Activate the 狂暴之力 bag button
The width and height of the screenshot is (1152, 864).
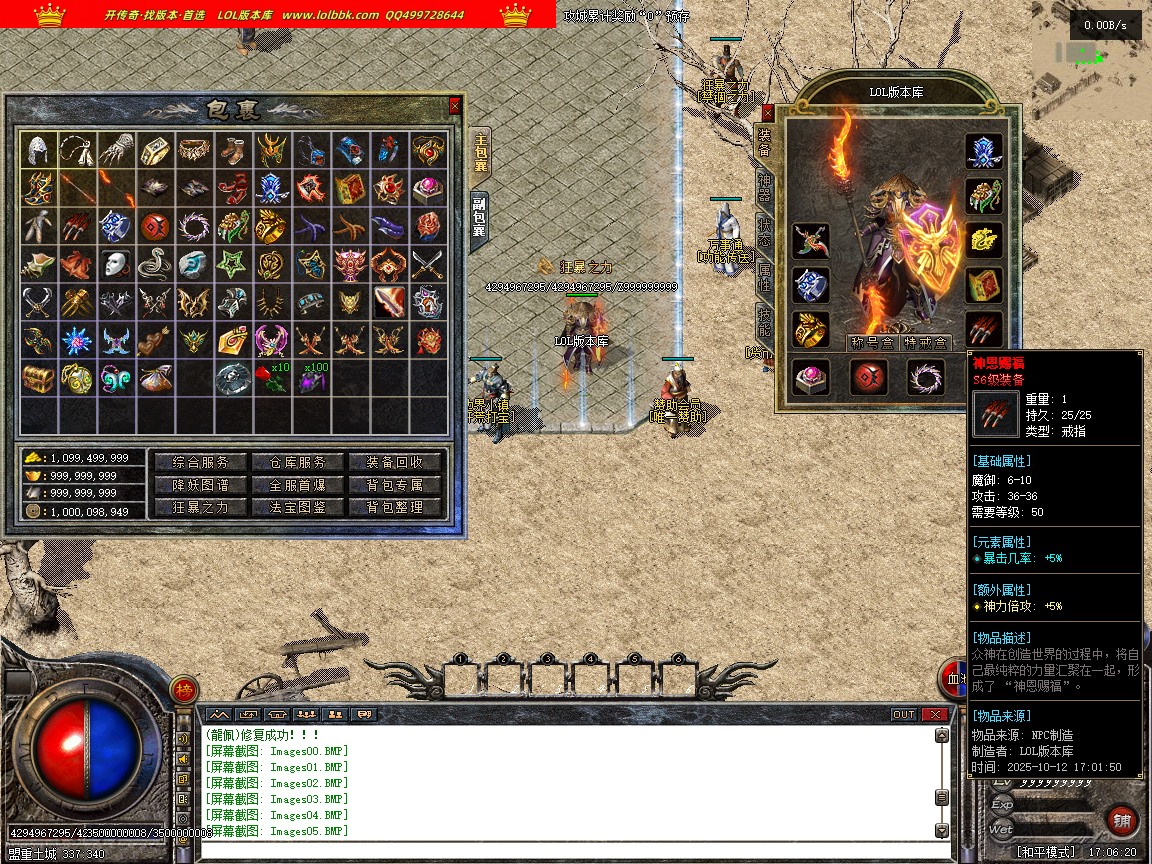click(201, 507)
